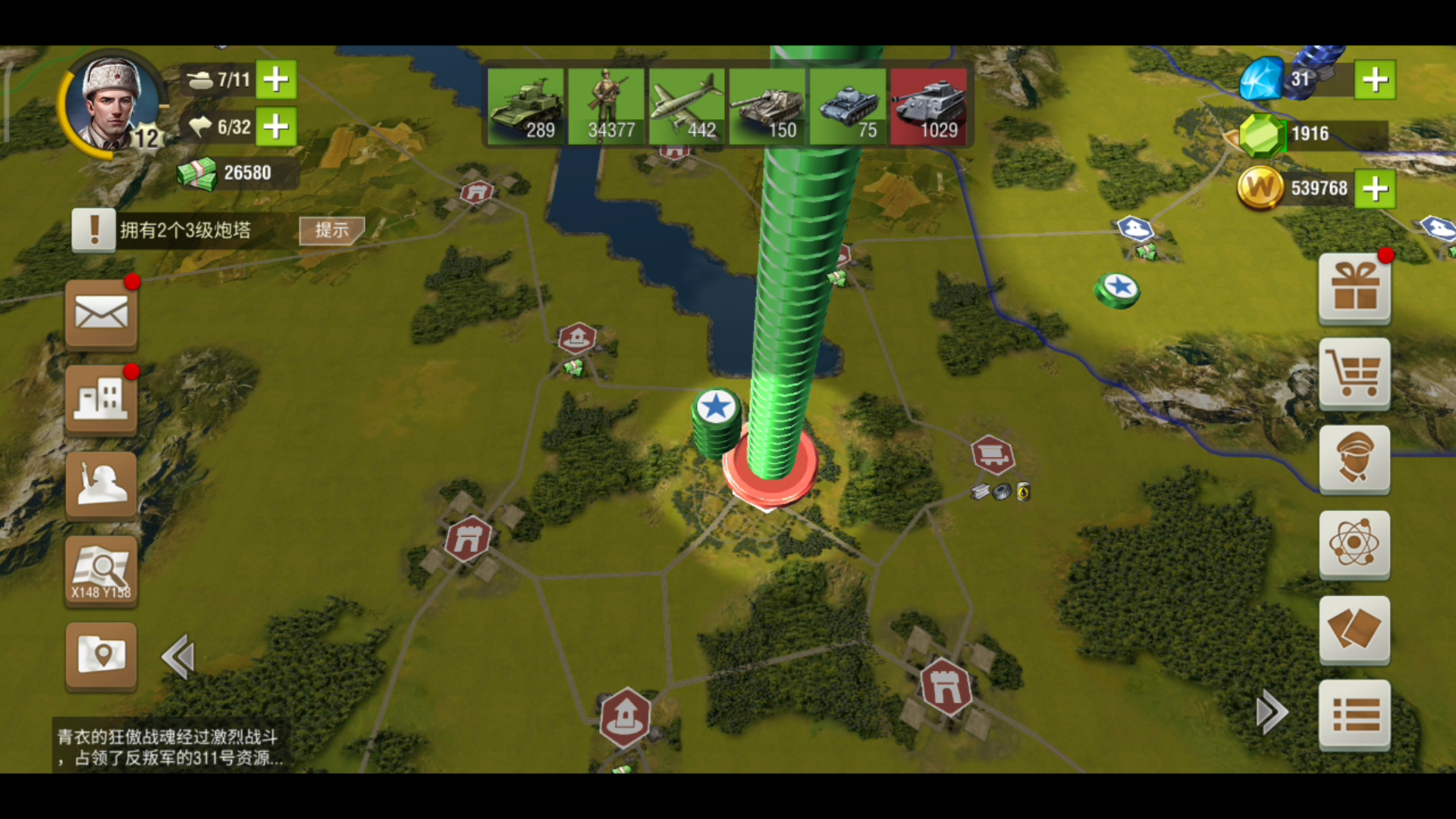Select the infantry unit card
1456x819 pixels.
pyautogui.click(x=607, y=105)
